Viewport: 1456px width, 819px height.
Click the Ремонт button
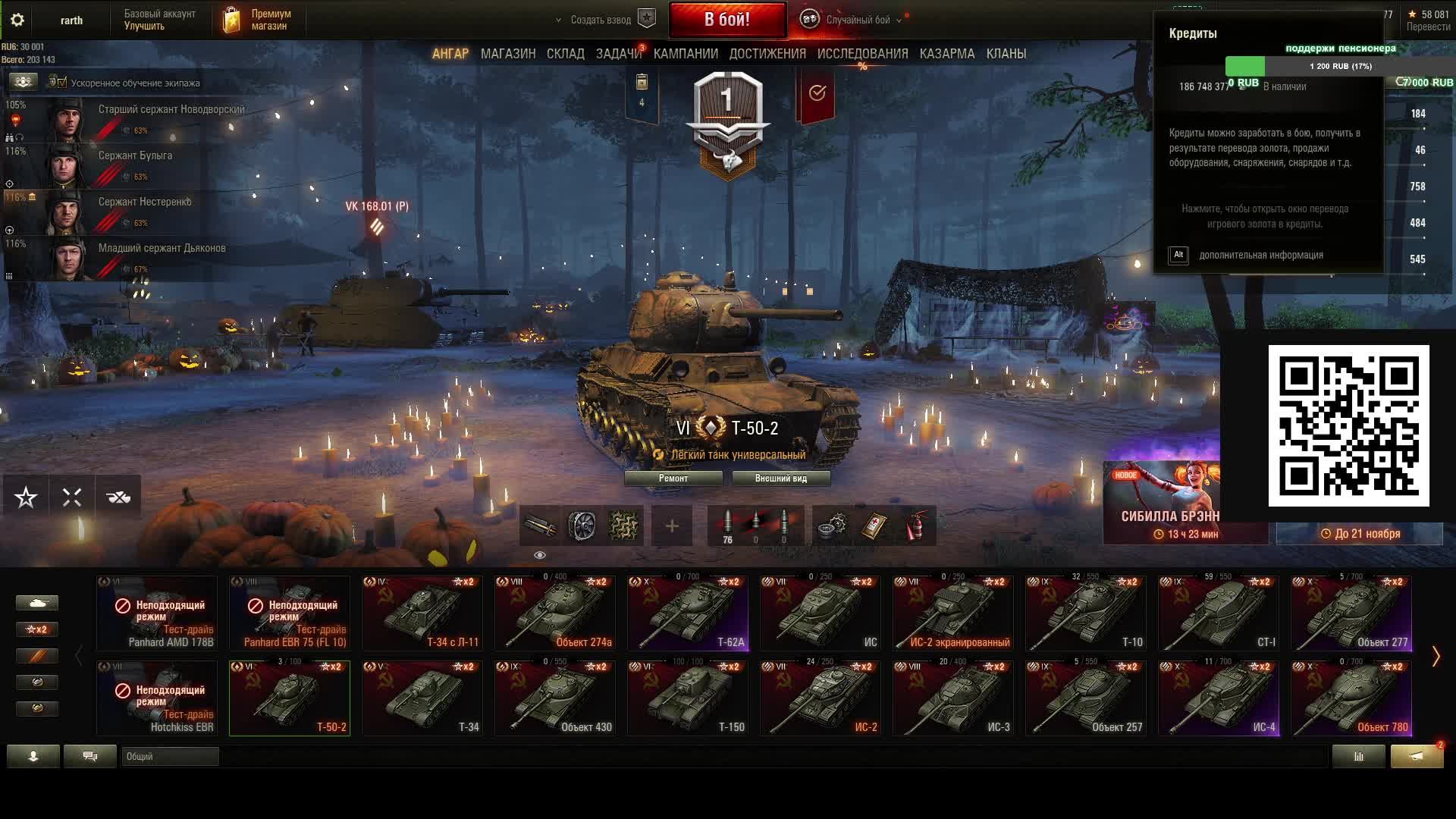(673, 479)
